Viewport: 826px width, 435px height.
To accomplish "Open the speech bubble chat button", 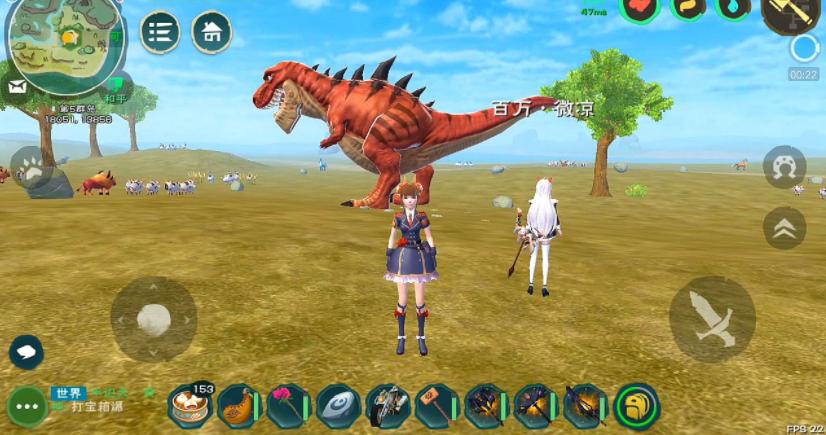I will 26,351.
